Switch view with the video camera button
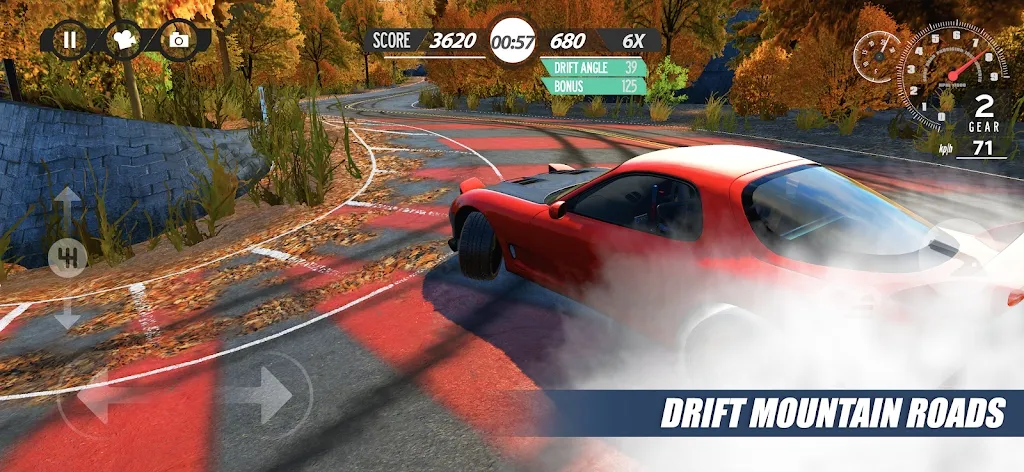This screenshot has height=472, width=1024. 124,40
